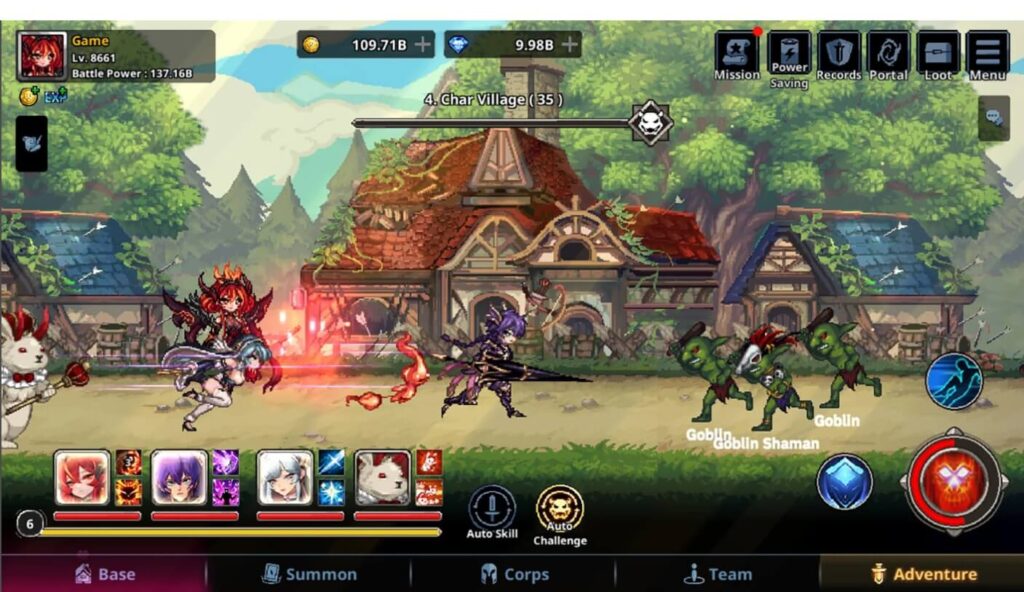Toggle Auto Challenge
The width and height of the screenshot is (1024, 592).
click(559, 509)
